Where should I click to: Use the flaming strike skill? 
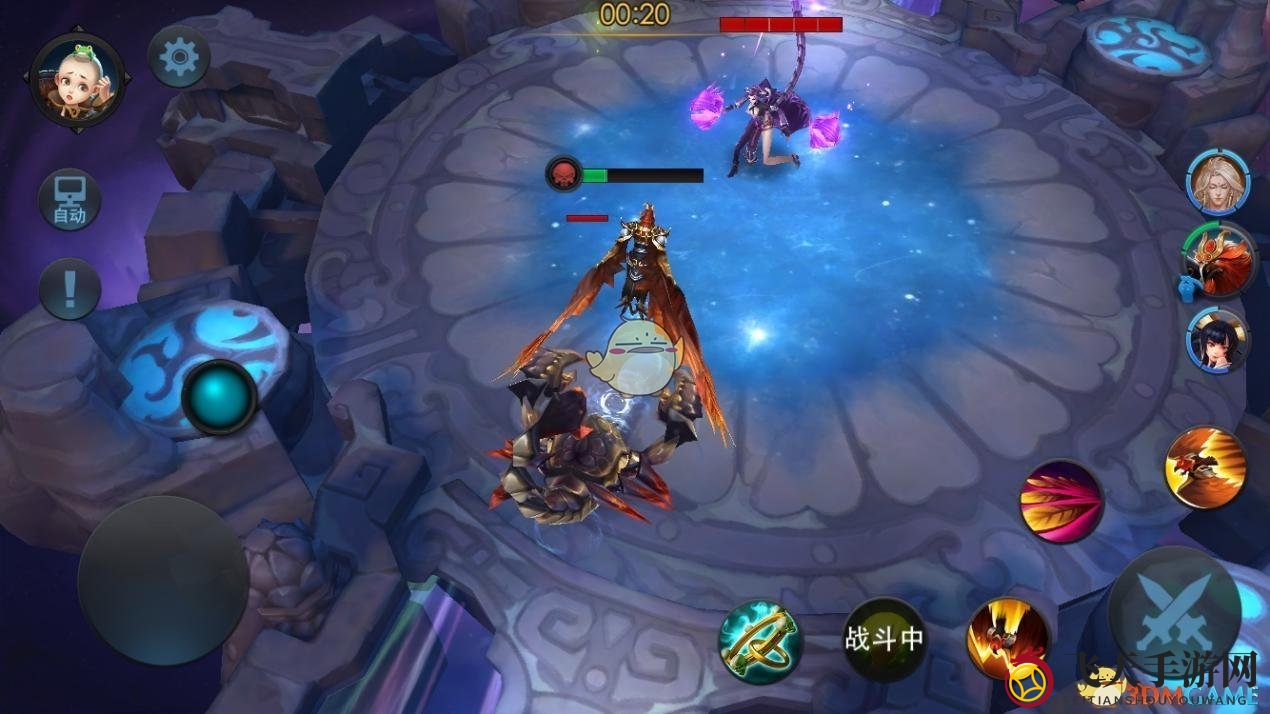[1008, 637]
